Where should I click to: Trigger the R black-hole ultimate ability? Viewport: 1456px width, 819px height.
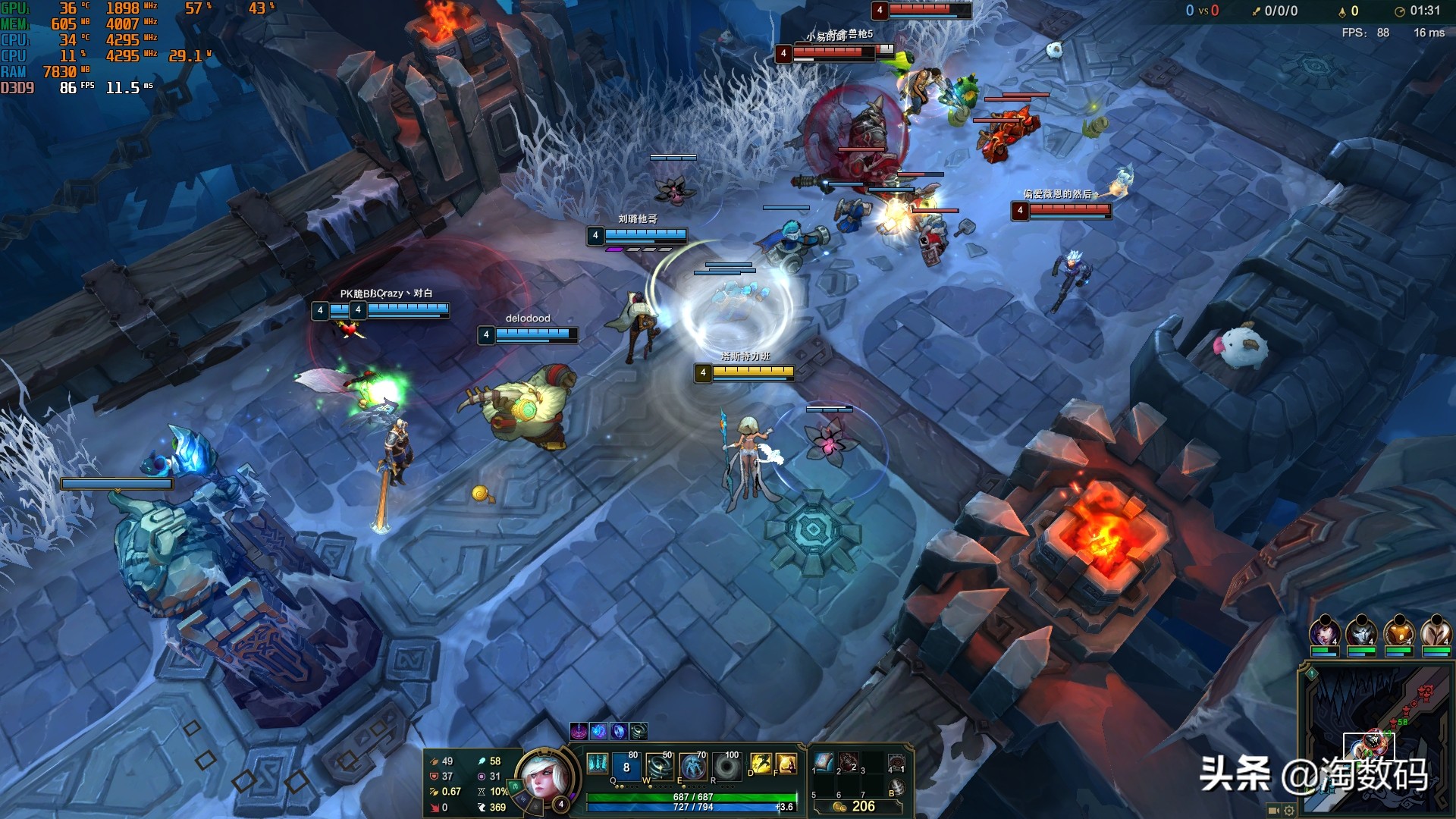[x=726, y=767]
